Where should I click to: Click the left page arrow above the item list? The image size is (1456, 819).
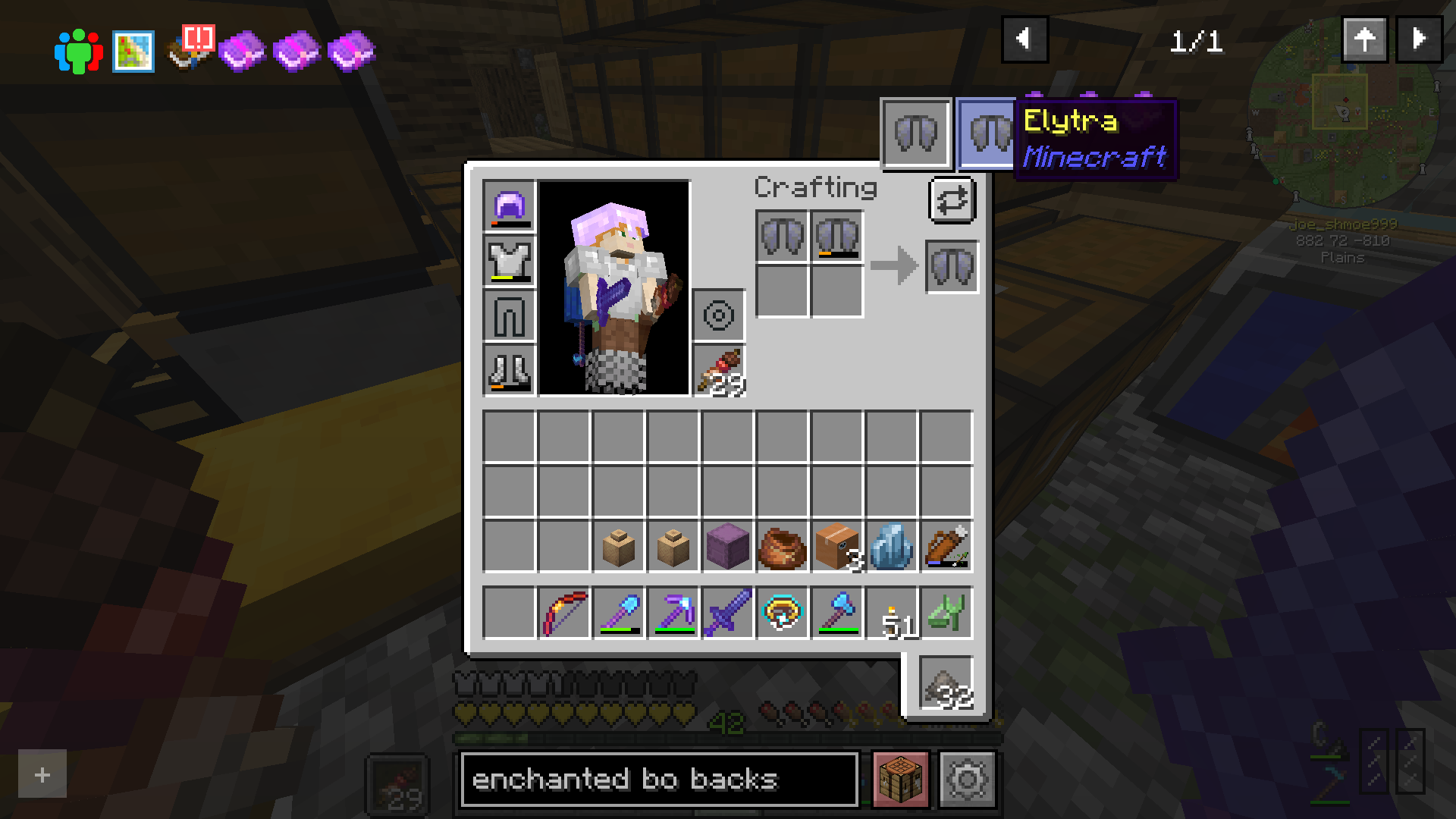click(1025, 39)
